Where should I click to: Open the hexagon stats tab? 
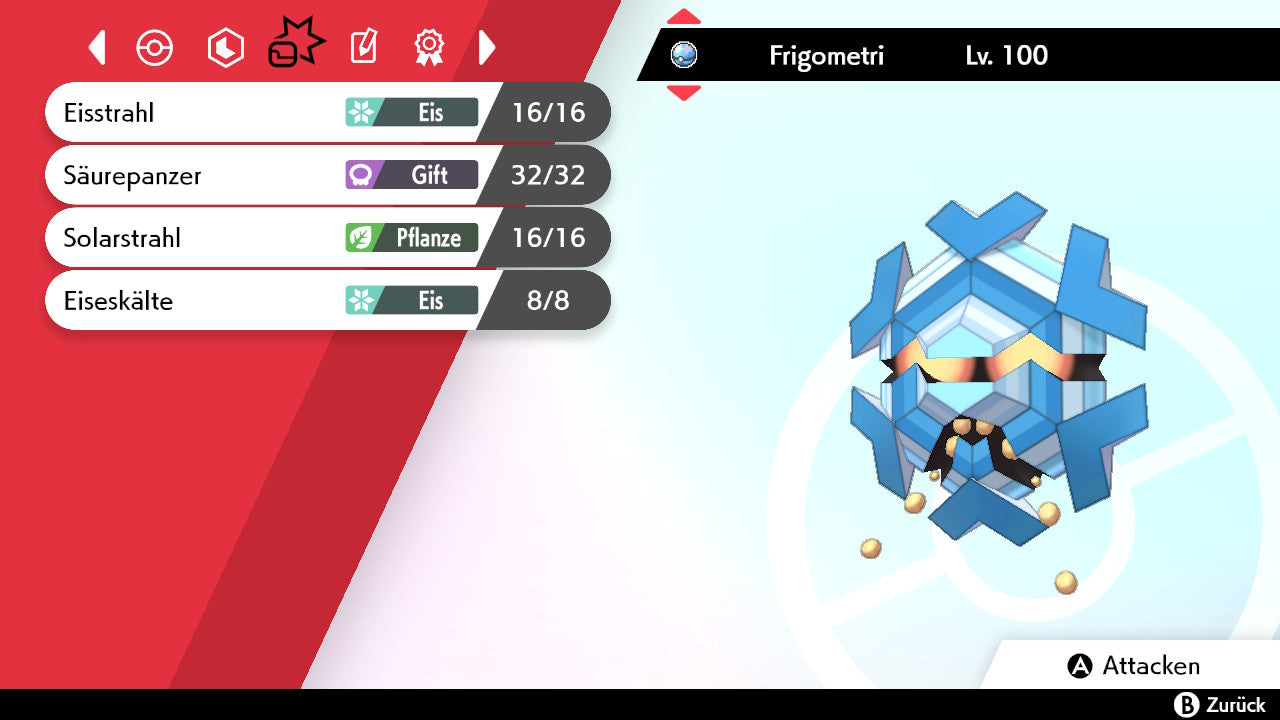click(225, 47)
